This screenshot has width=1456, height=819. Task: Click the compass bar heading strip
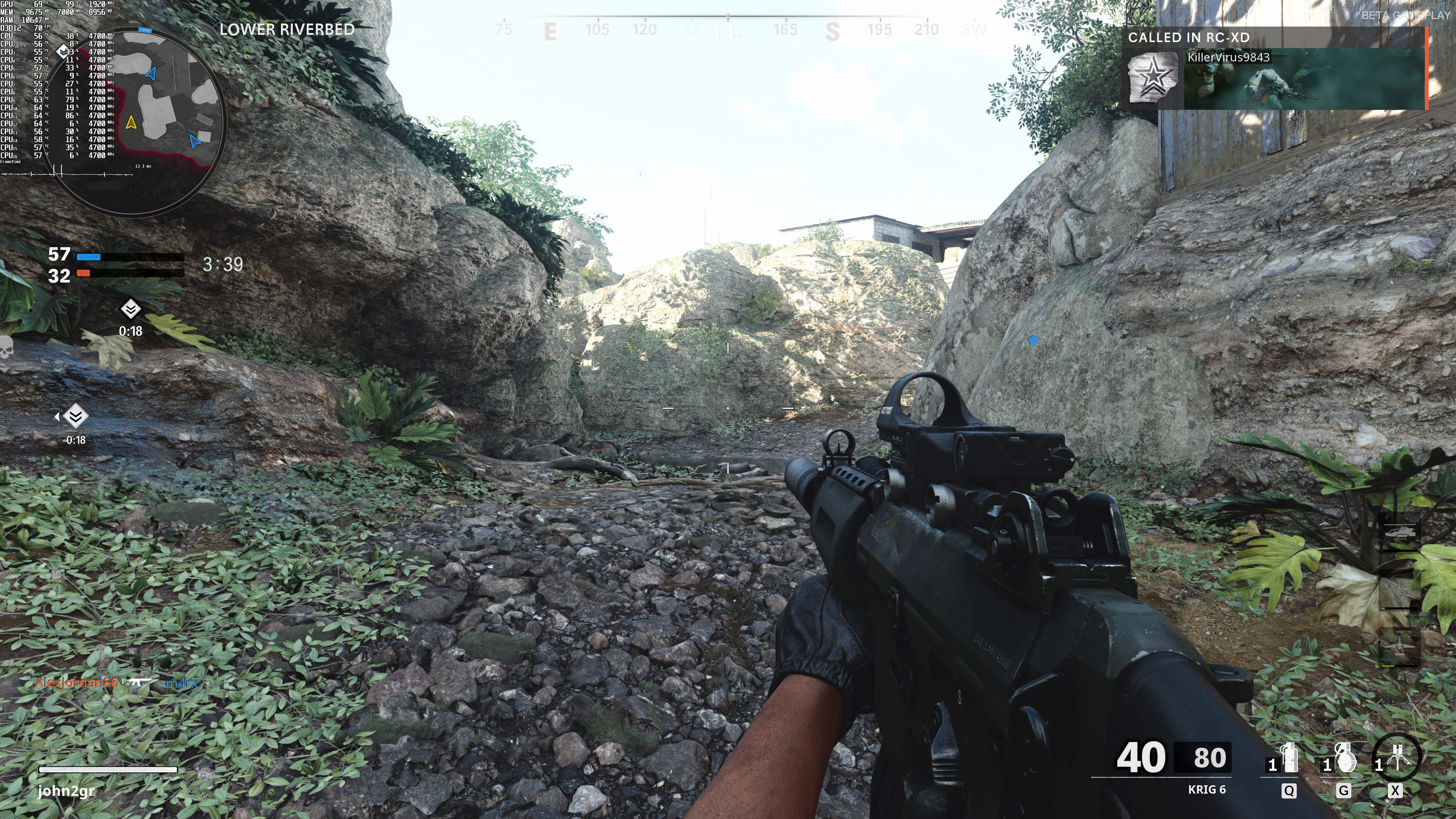[x=728, y=28]
